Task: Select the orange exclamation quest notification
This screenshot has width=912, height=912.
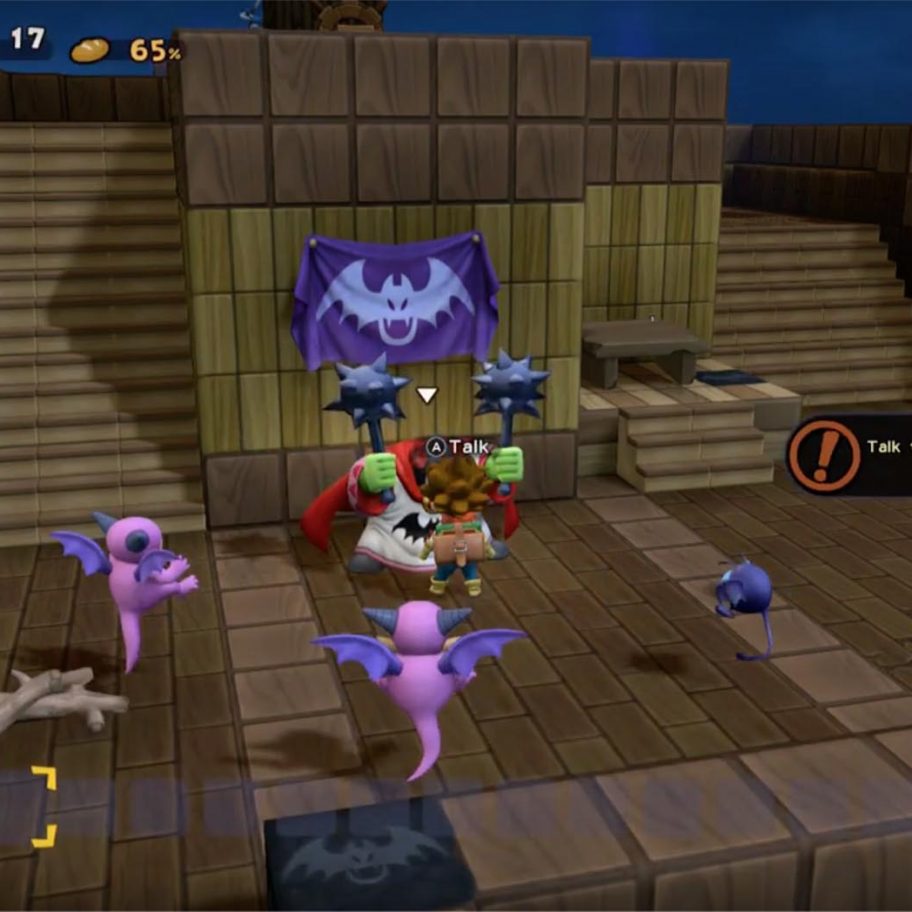Action: click(824, 455)
